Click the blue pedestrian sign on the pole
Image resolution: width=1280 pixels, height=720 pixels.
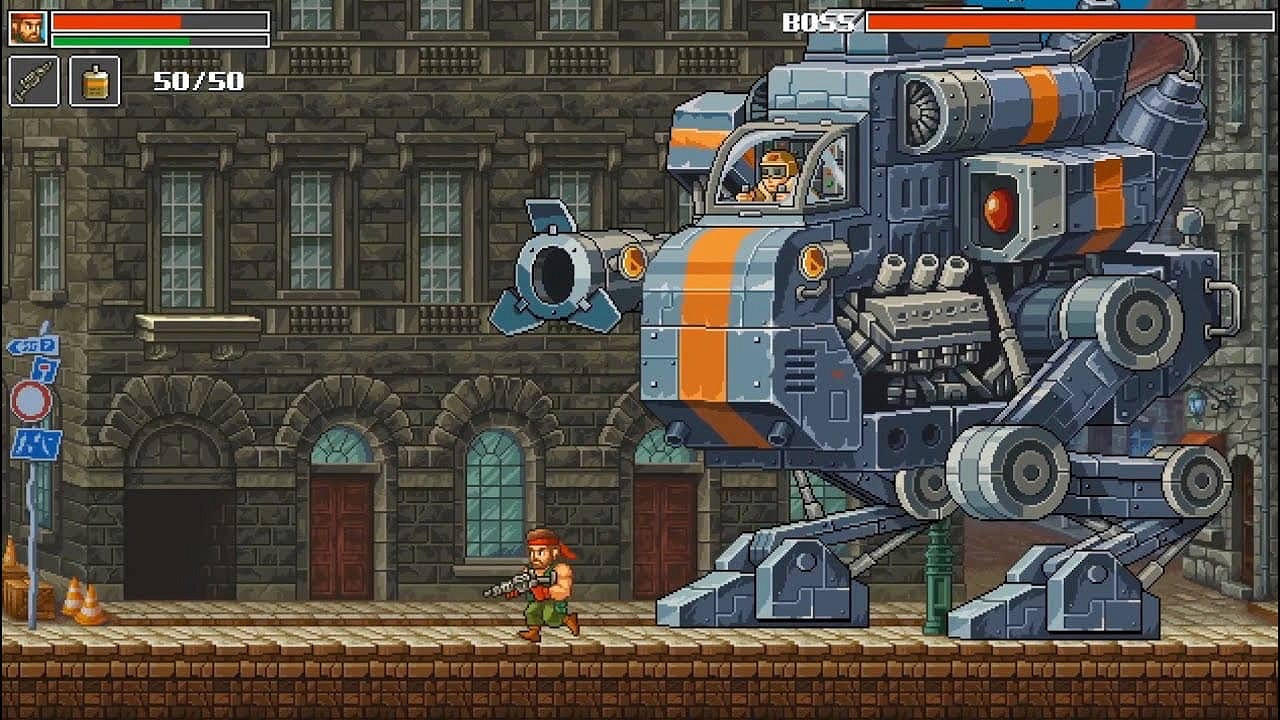[37, 442]
